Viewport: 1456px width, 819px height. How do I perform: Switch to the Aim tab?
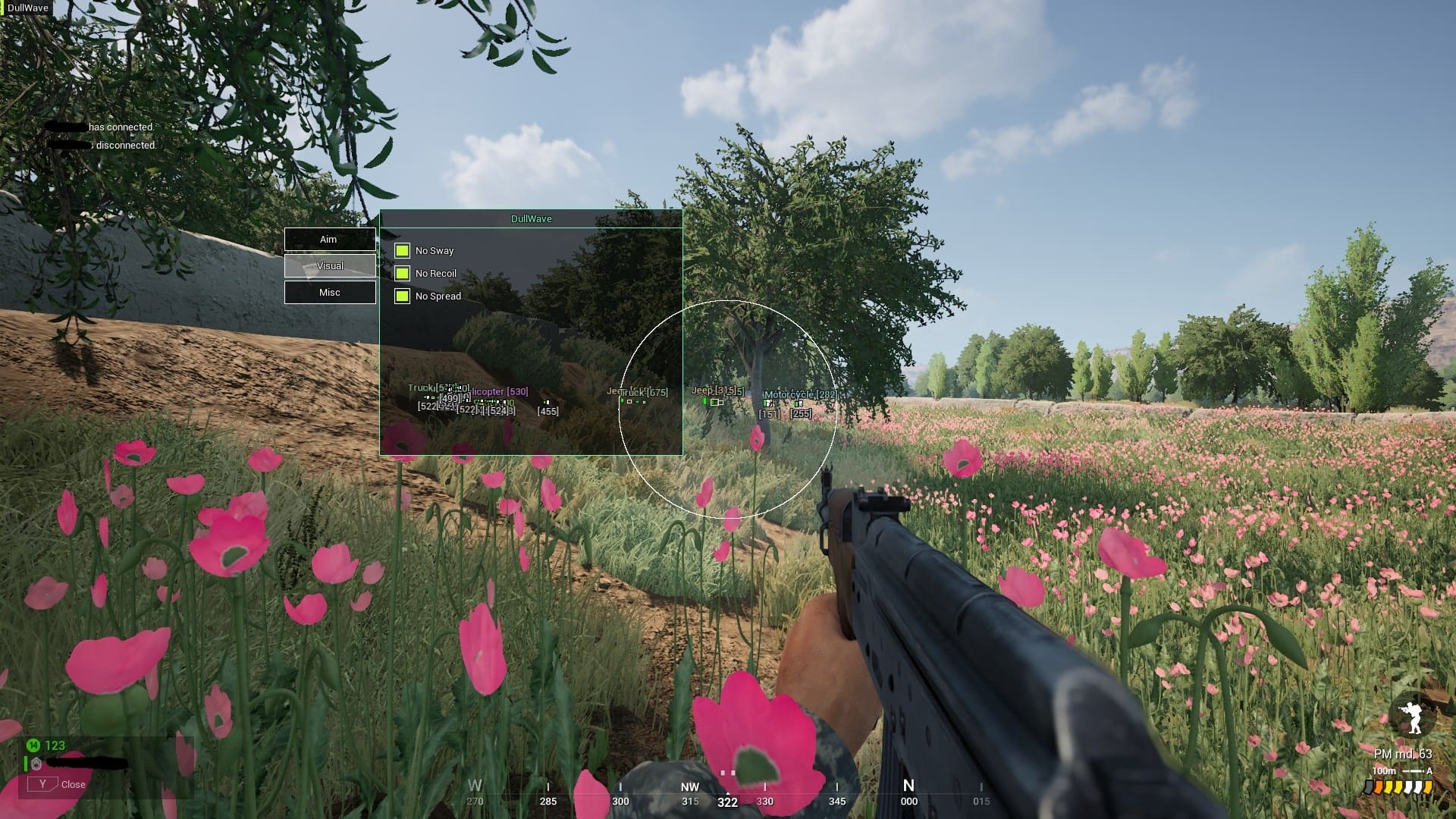tap(329, 240)
